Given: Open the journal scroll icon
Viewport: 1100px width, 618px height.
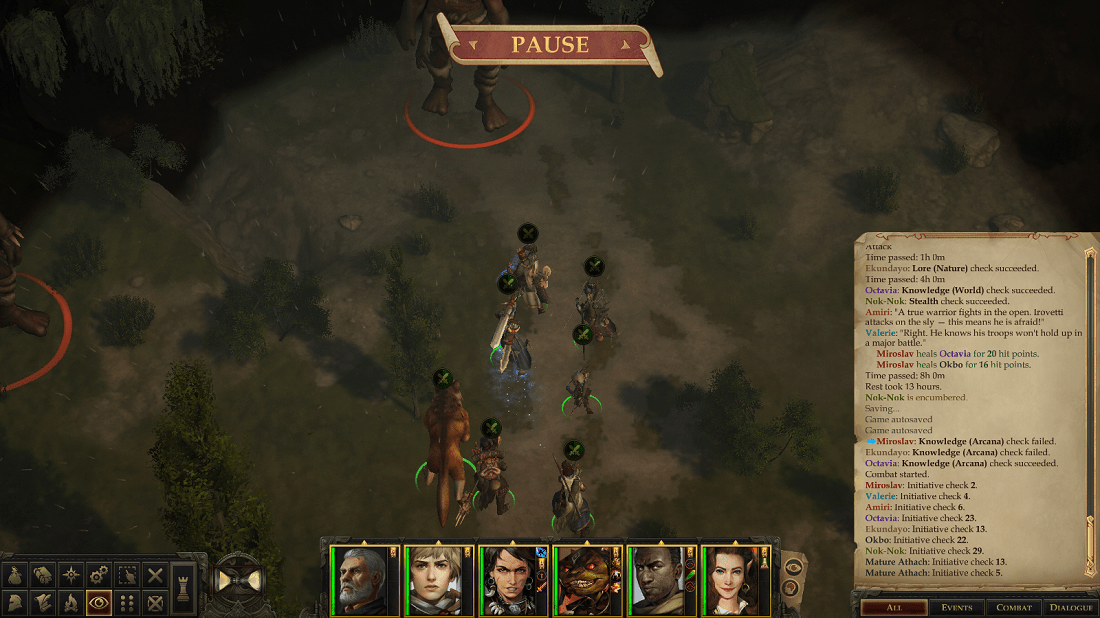Looking at the screenshot, I should click(43, 575).
